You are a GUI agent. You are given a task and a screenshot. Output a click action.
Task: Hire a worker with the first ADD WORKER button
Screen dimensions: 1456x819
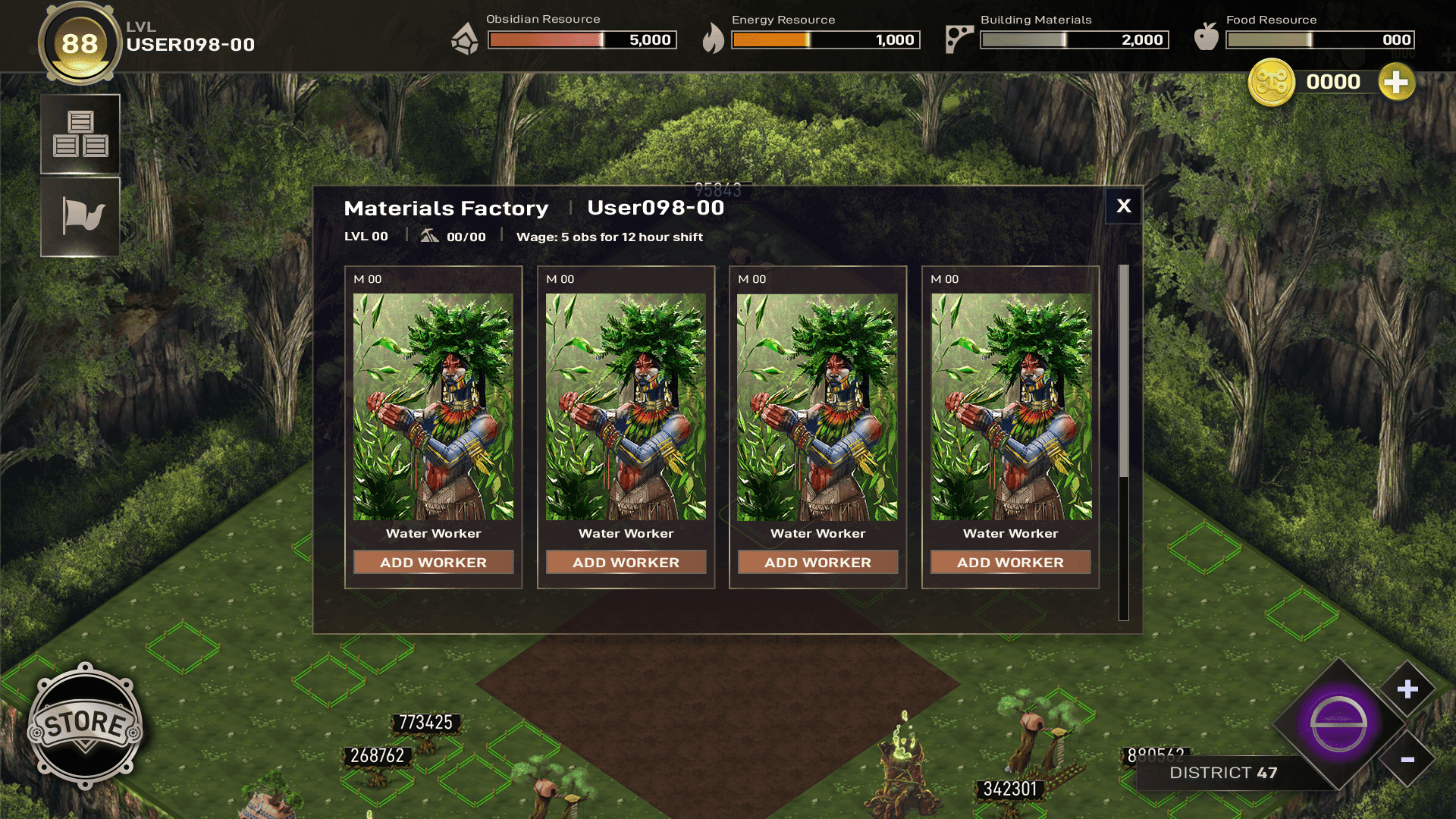pos(433,562)
